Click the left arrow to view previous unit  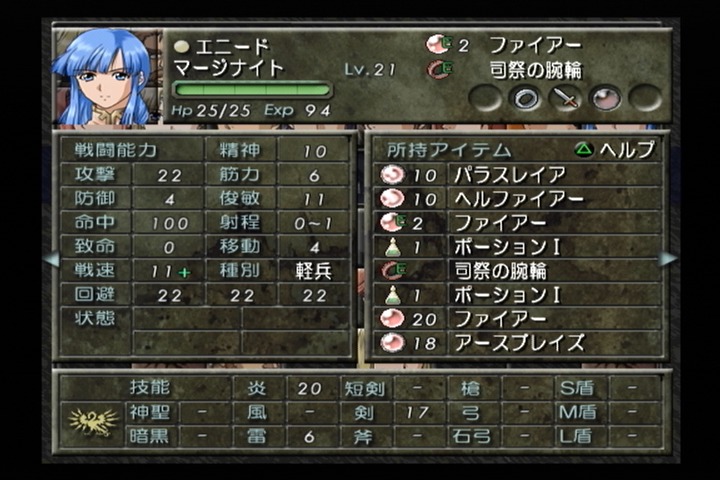[x=51, y=259]
